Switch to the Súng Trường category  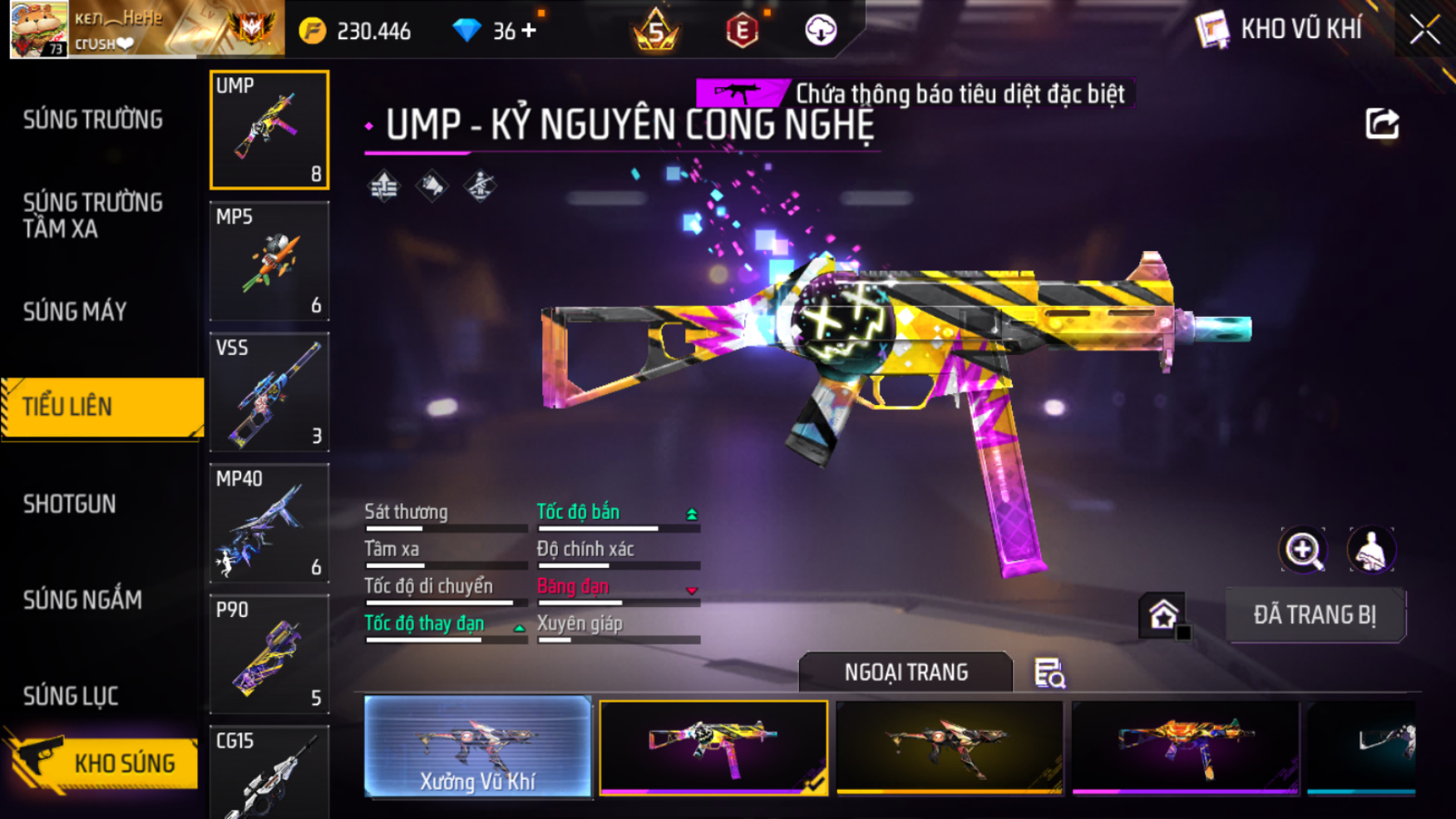point(92,120)
